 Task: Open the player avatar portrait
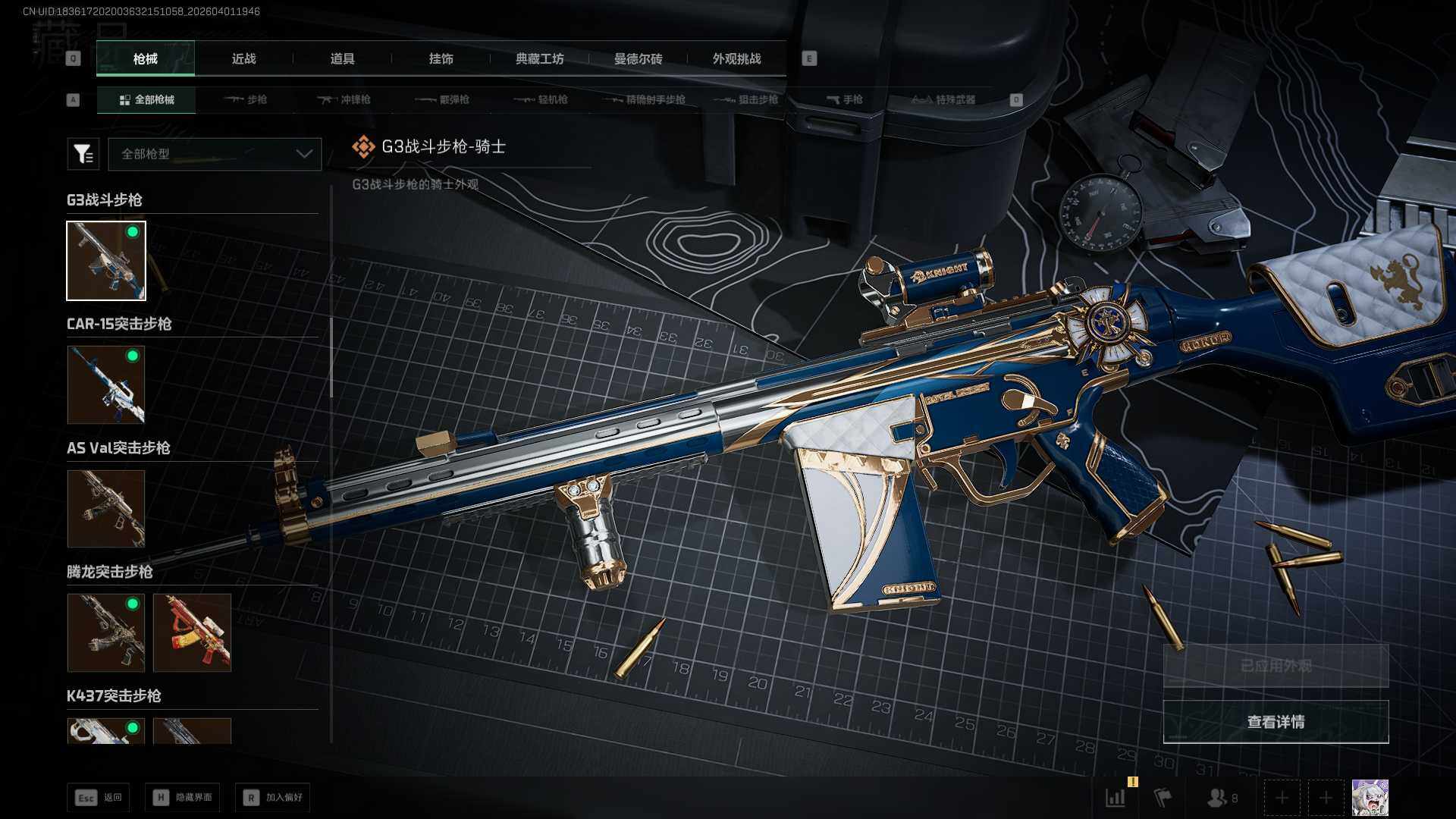tap(1370, 798)
